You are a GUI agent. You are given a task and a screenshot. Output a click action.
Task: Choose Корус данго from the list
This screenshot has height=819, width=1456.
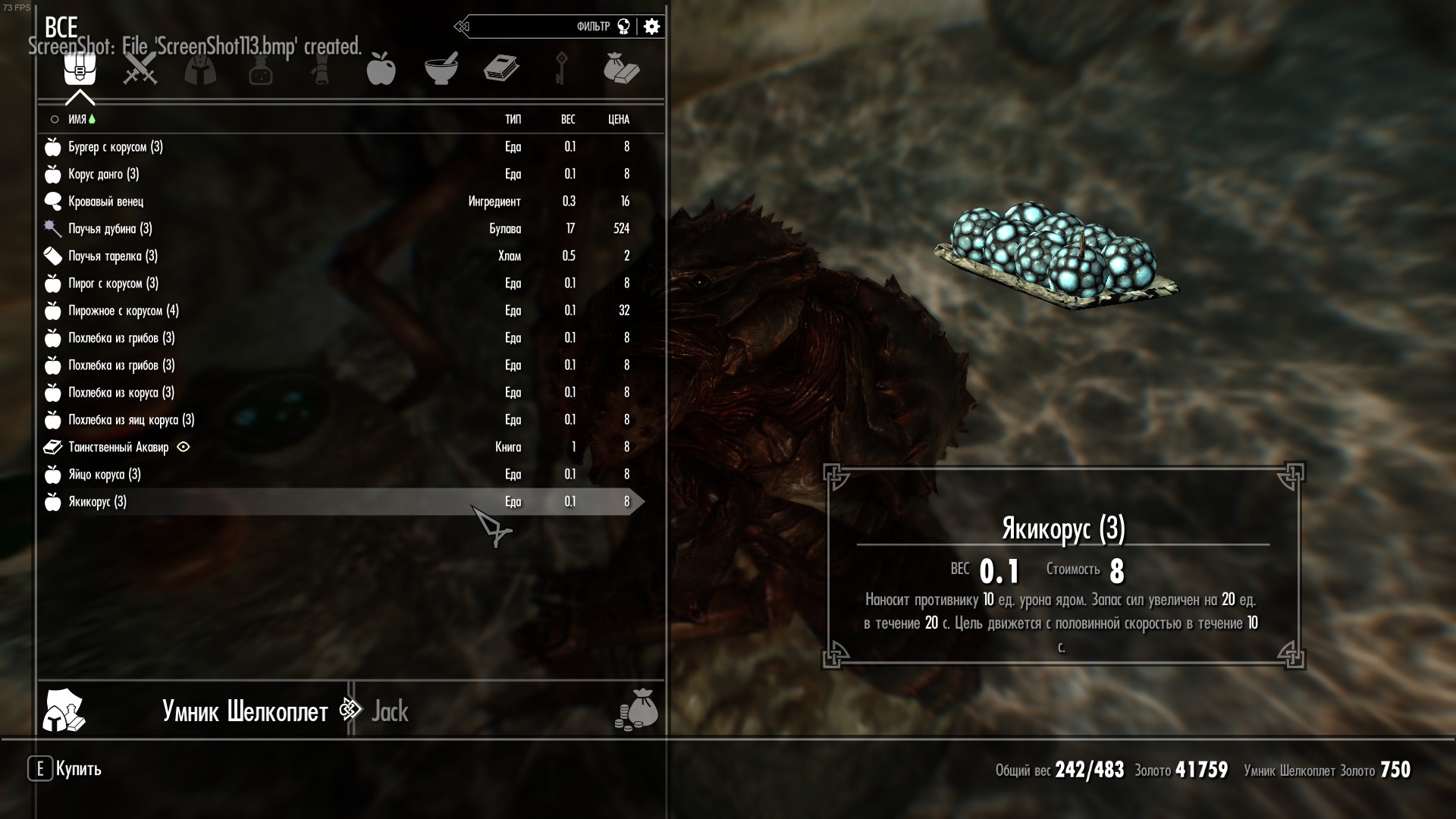pyautogui.click(x=103, y=174)
